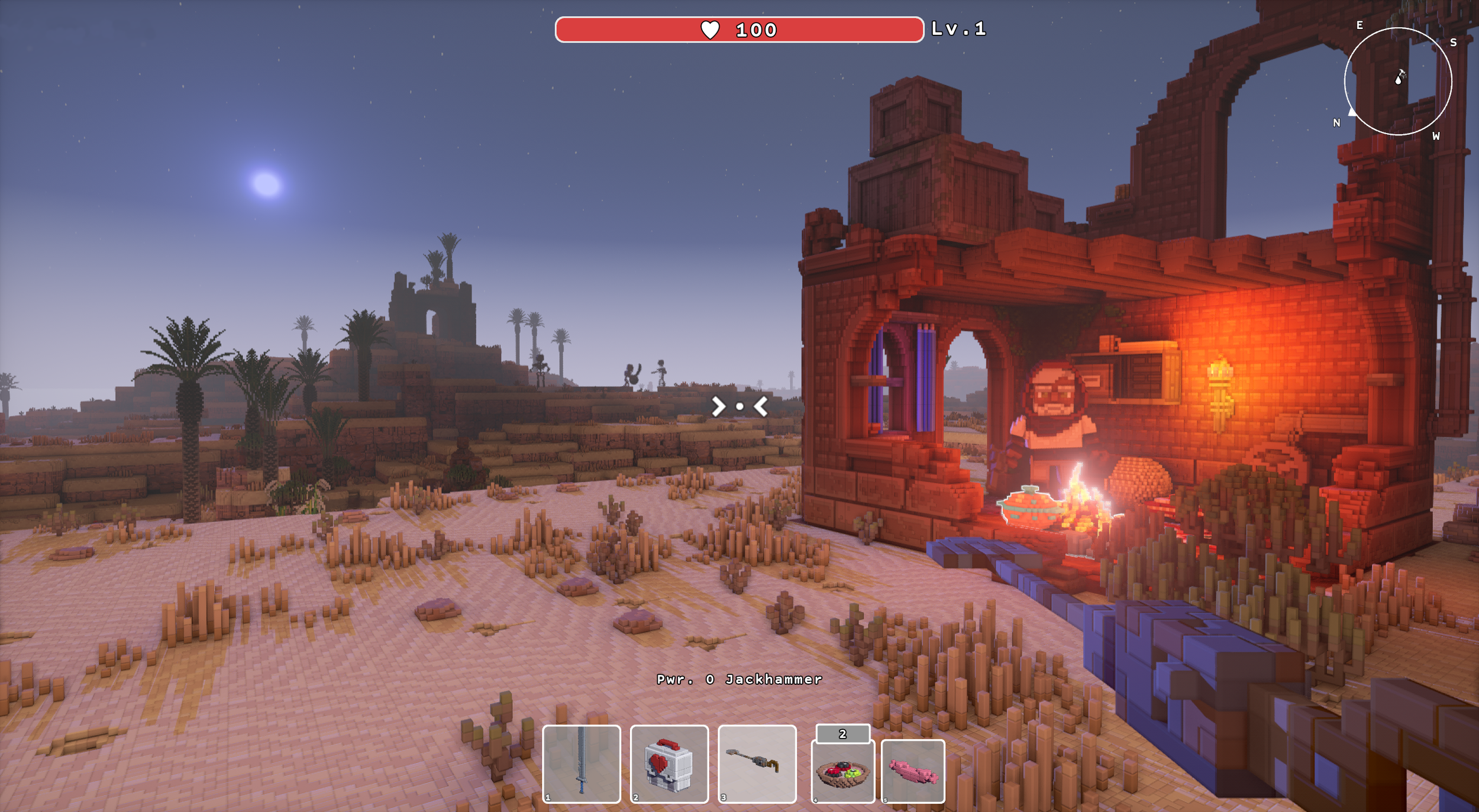
Task: Click the circular compass minimap
Action: [x=1398, y=82]
